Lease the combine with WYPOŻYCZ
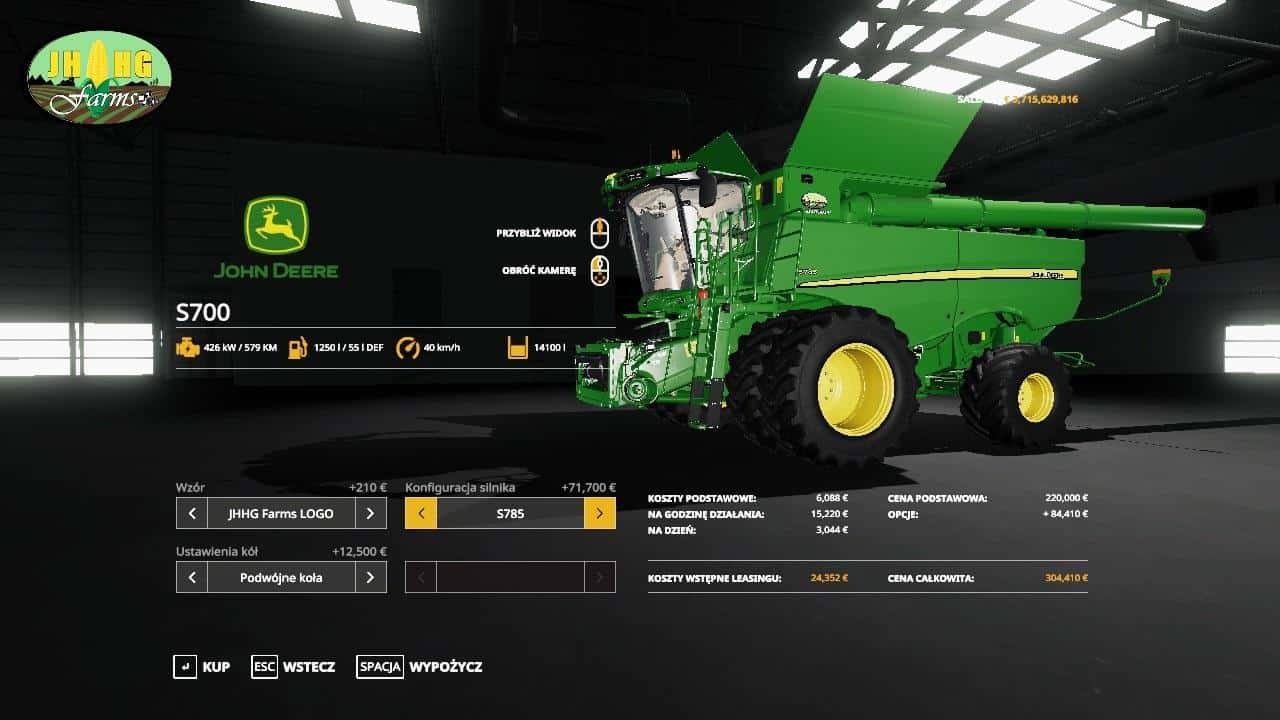 pyautogui.click(x=420, y=667)
